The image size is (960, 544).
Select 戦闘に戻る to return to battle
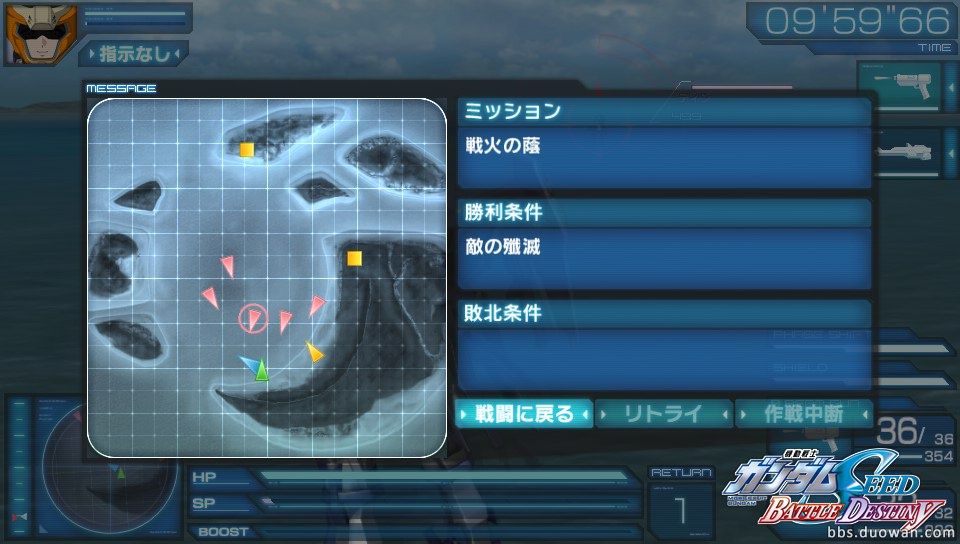tap(524, 413)
